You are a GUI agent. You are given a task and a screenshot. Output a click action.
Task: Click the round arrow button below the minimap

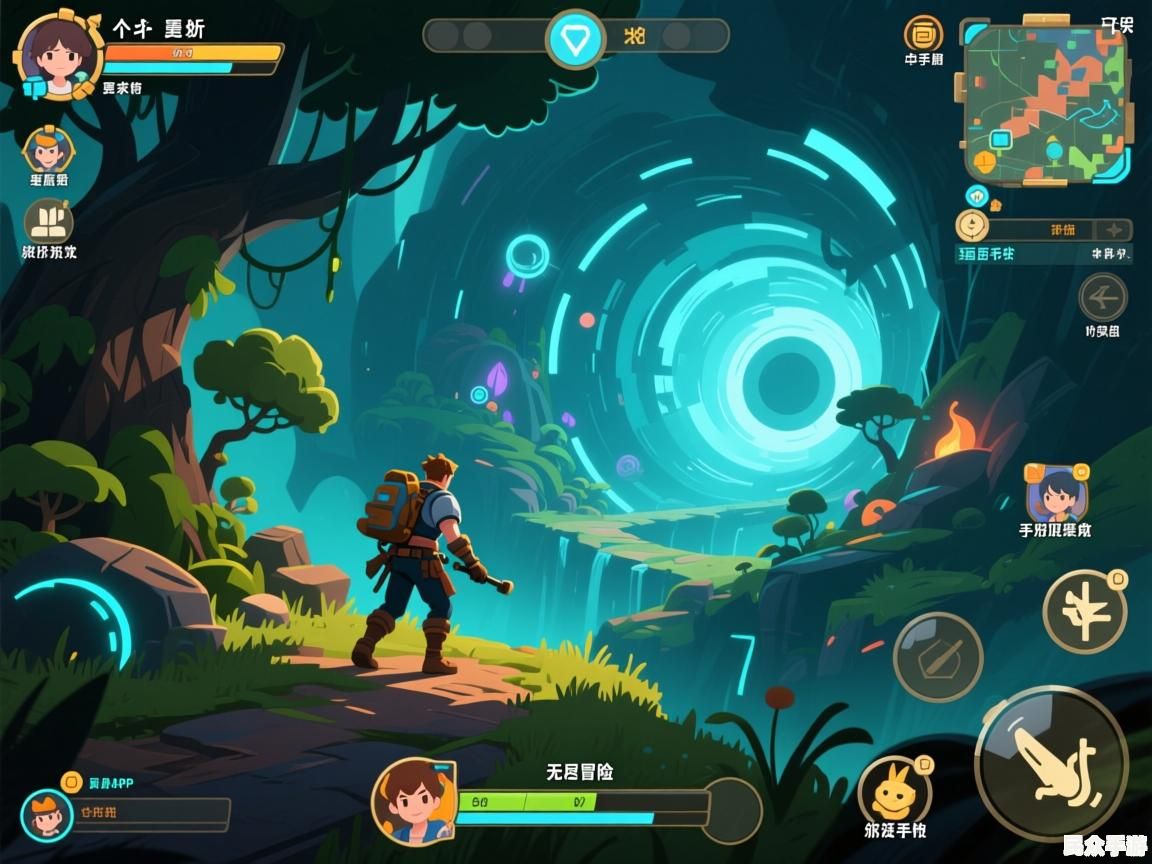tap(1102, 298)
